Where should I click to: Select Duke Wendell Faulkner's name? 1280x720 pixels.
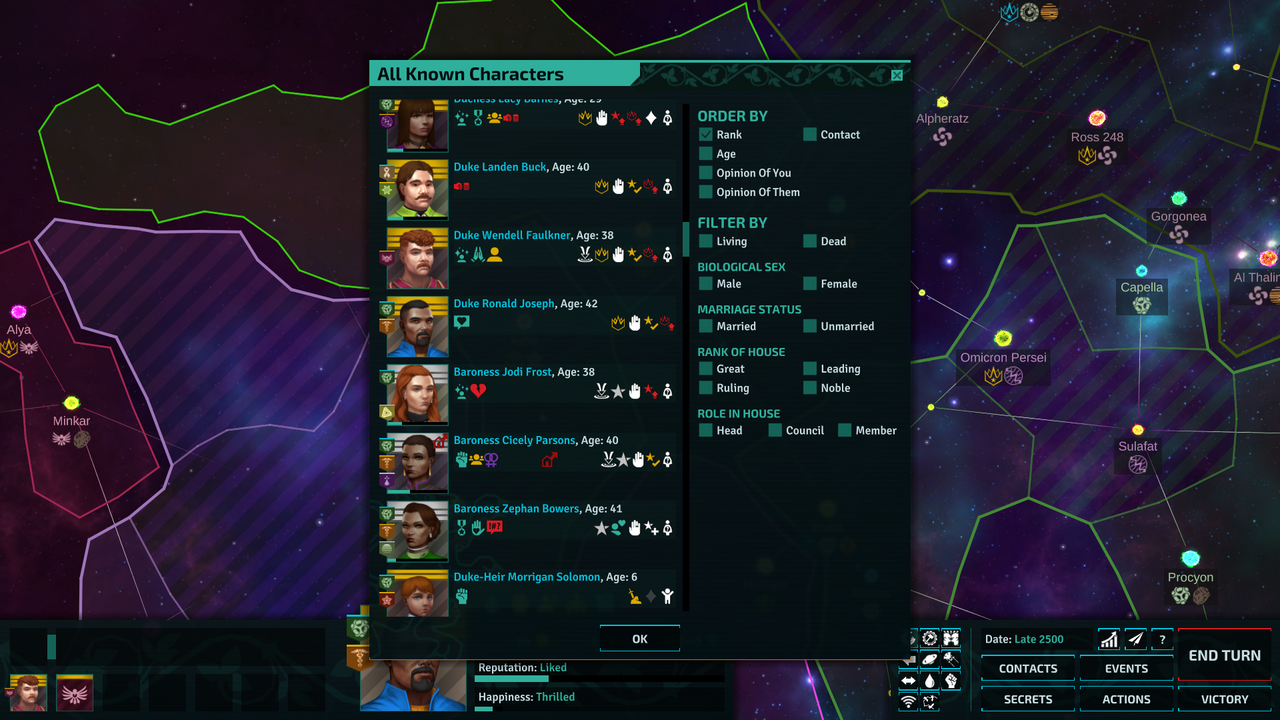512,235
